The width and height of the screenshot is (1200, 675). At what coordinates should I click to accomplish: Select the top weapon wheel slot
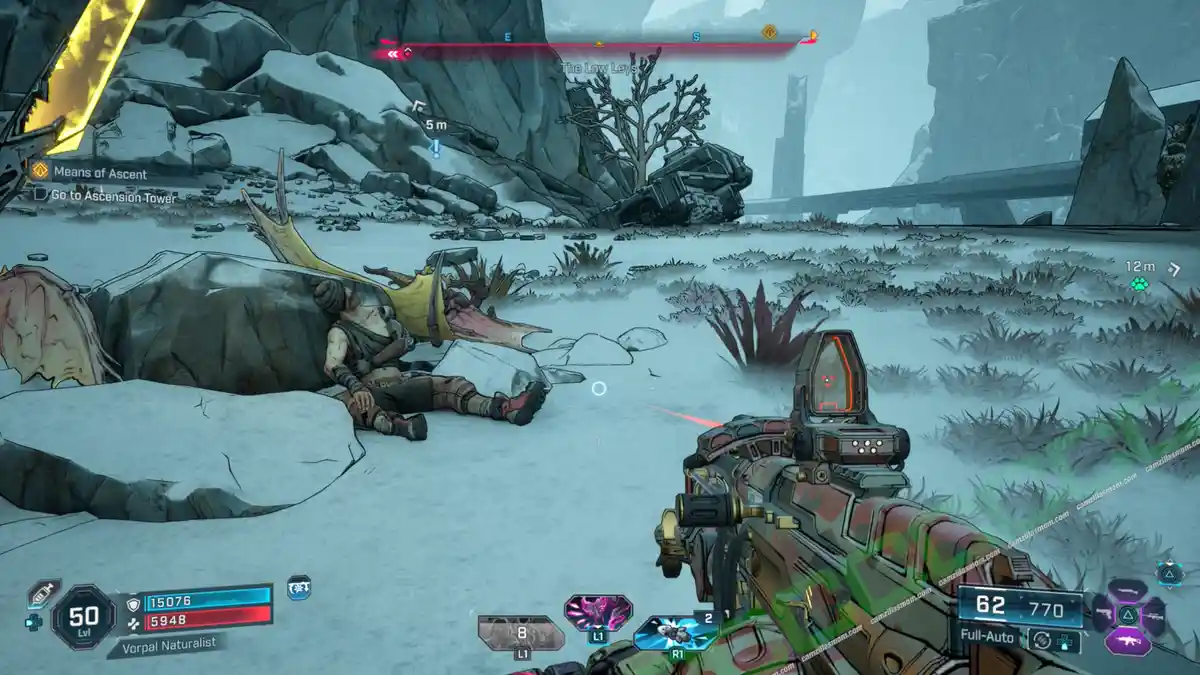click(x=1128, y=590)
